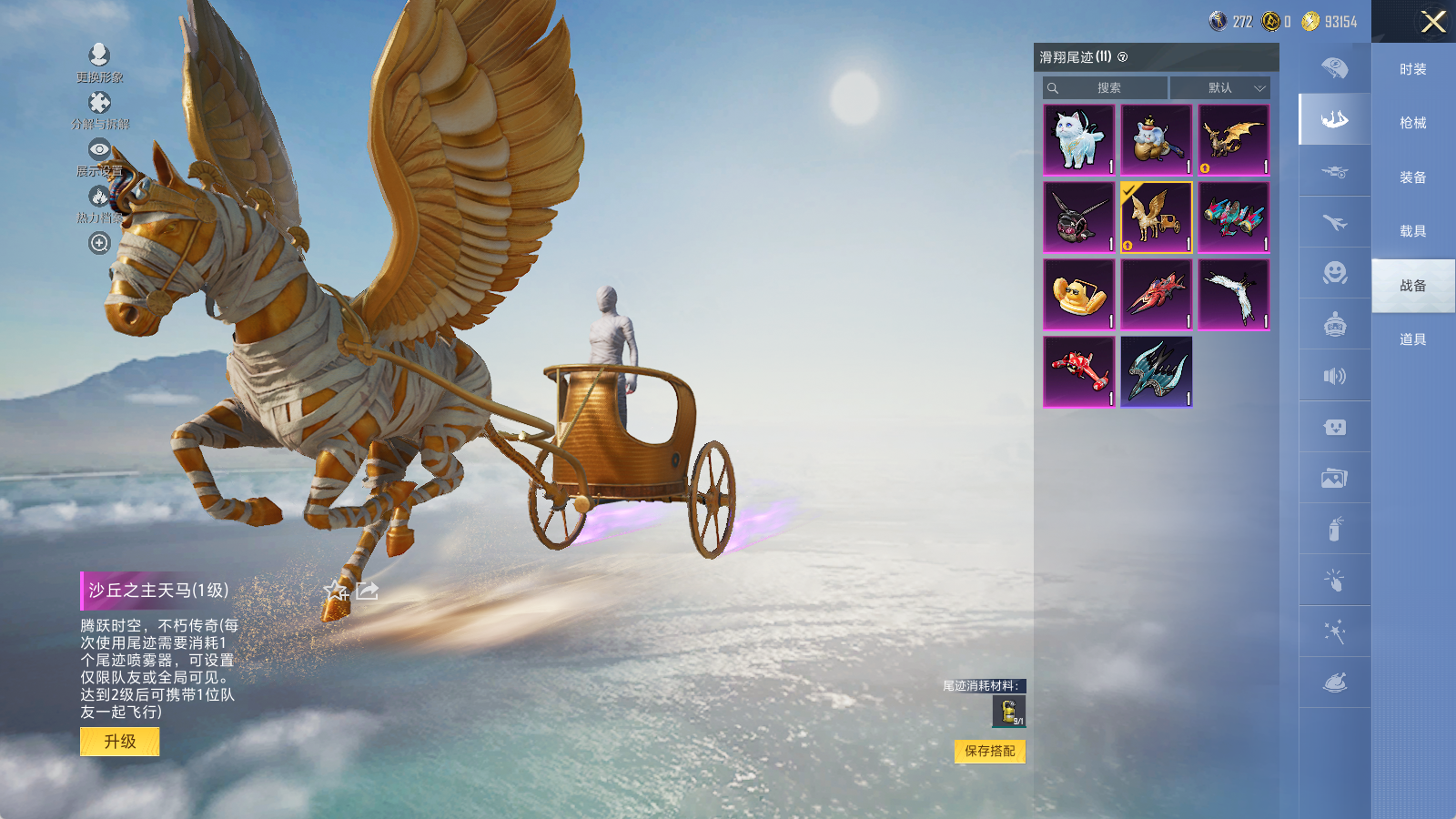This screenshot has width=1456, height=819.
Task: Click the 升级 upgrade button
Action: (x=120, y=742)
